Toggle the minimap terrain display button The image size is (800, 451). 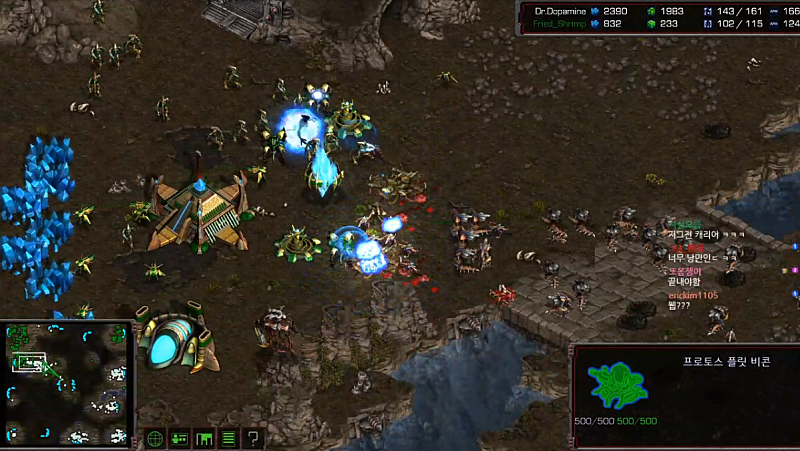click(x=204, y=438)
